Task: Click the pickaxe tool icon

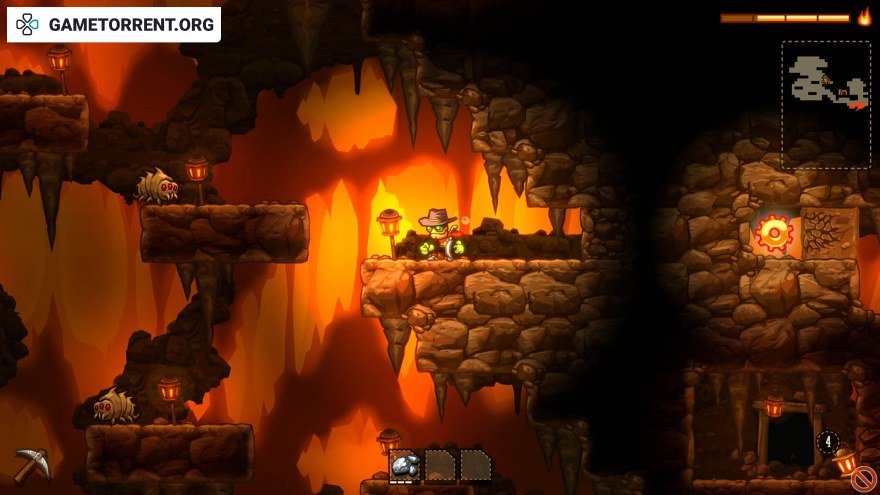Action: 31,464
